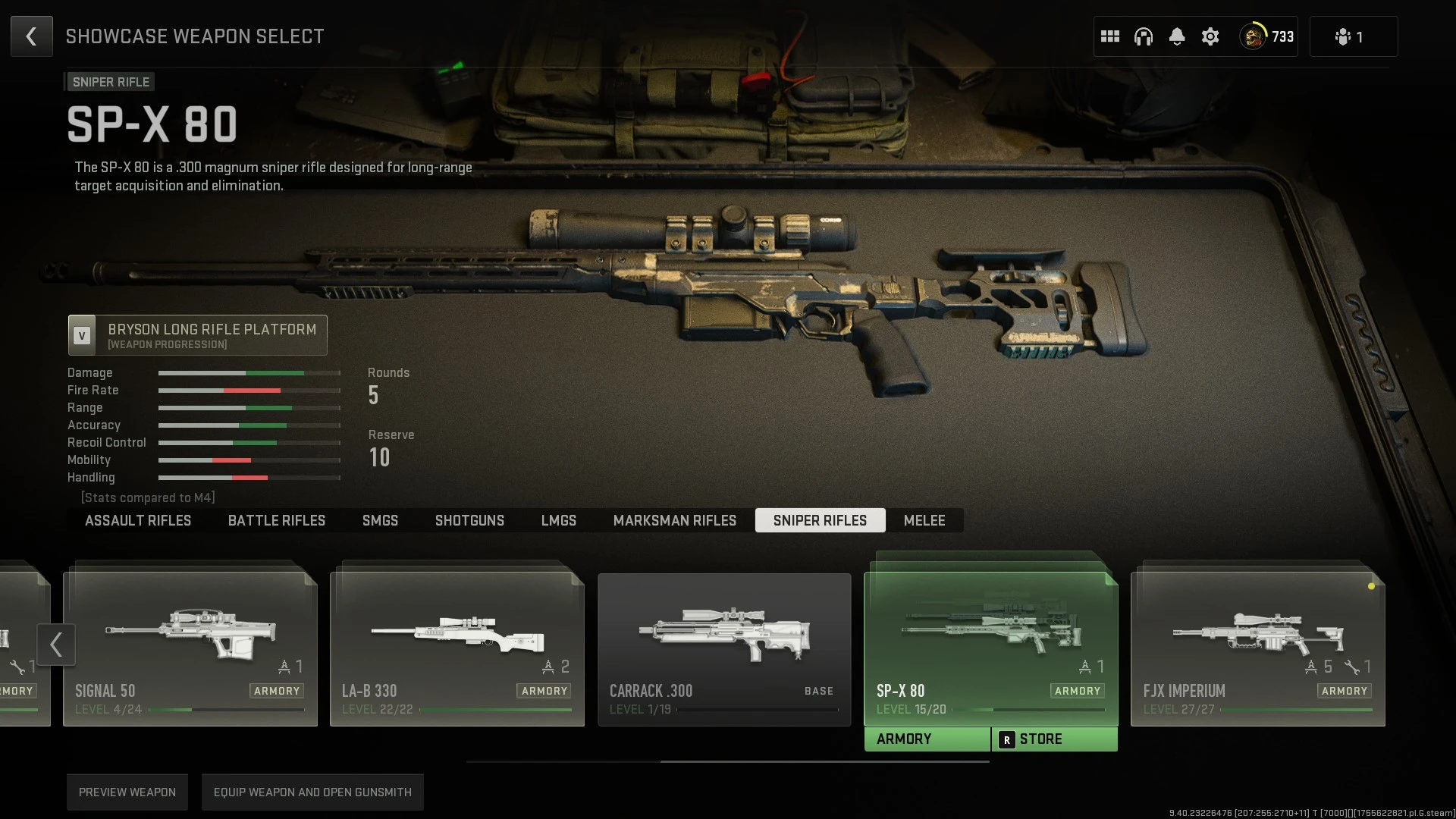This screenshot has height=819, width=1456.
Task: Click PREVIEW WEAPON button
Action: coord(127,792)
